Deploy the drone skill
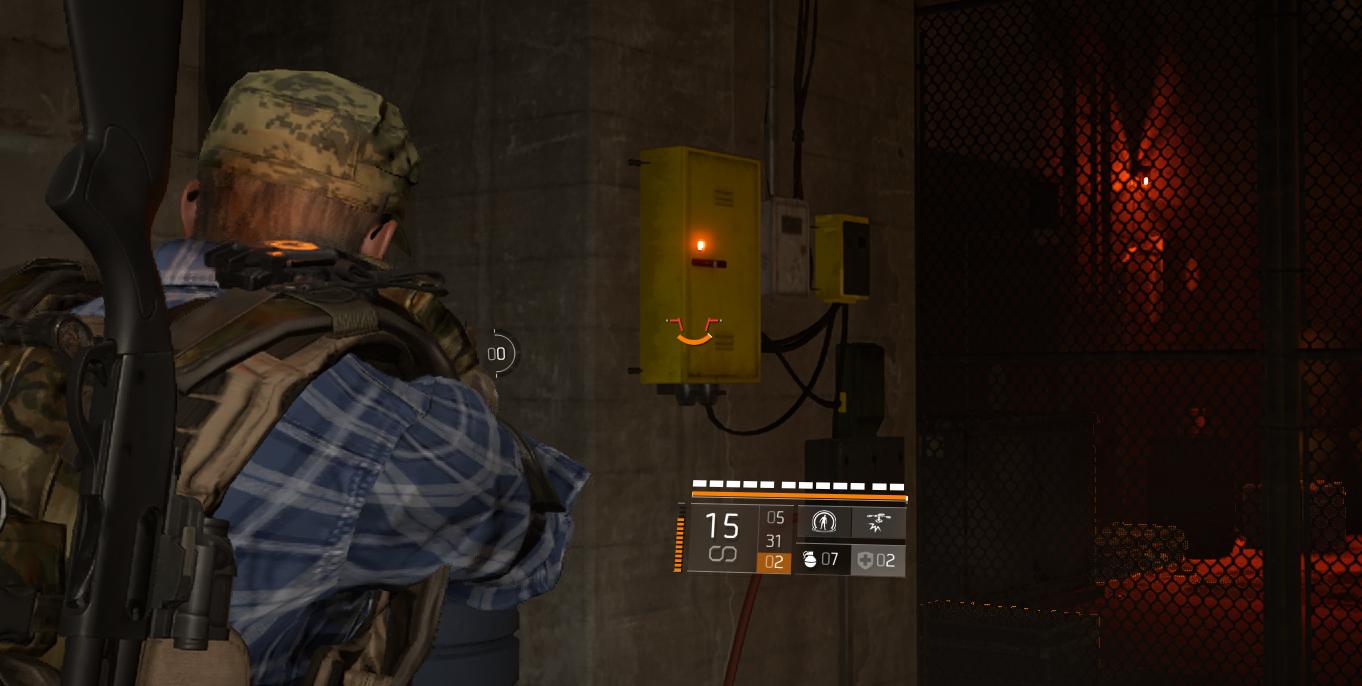The image size is (1362, 686). 879,522
